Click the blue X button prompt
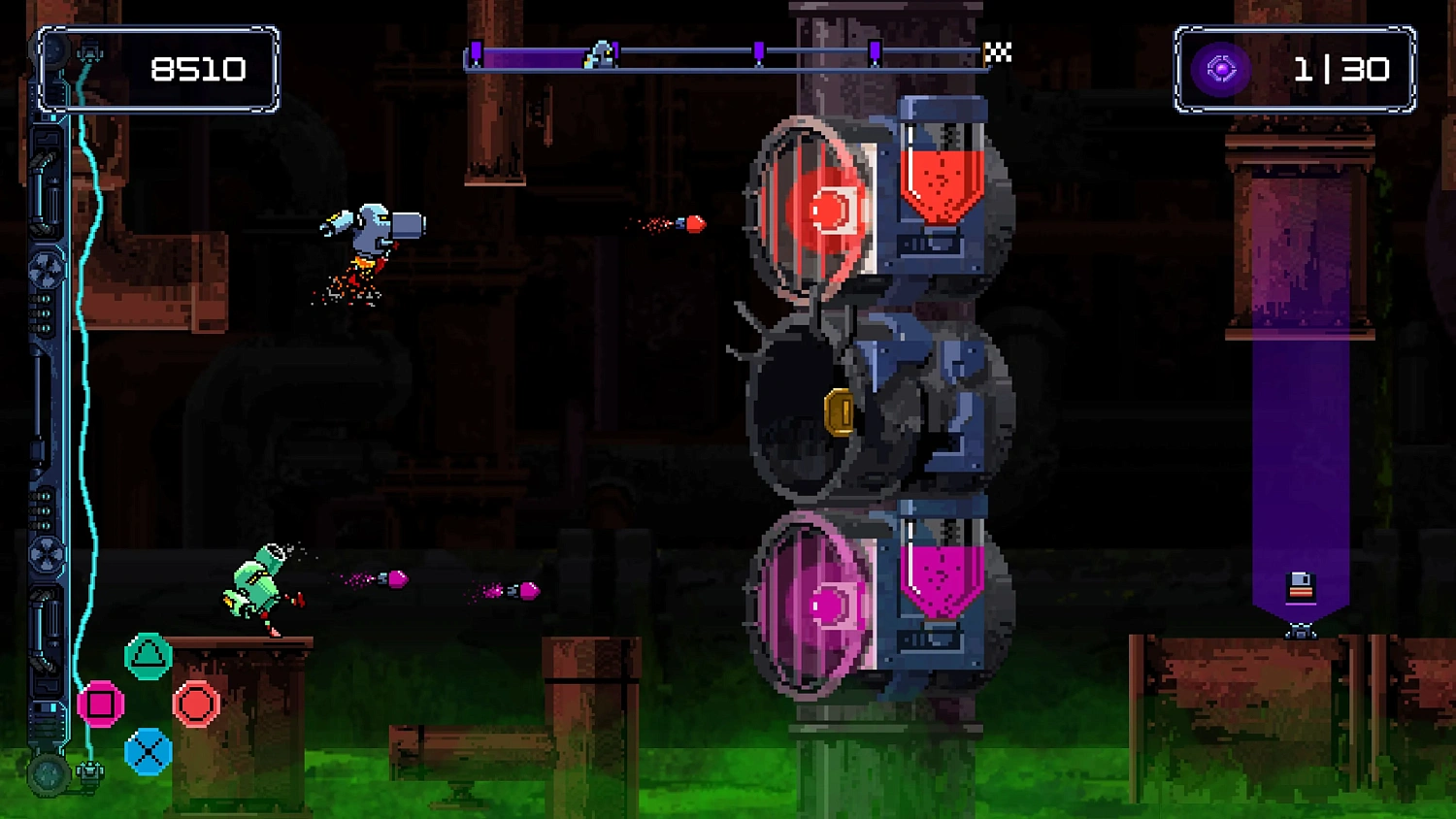Screen dimensions: 1456x819 coord(148,752)
